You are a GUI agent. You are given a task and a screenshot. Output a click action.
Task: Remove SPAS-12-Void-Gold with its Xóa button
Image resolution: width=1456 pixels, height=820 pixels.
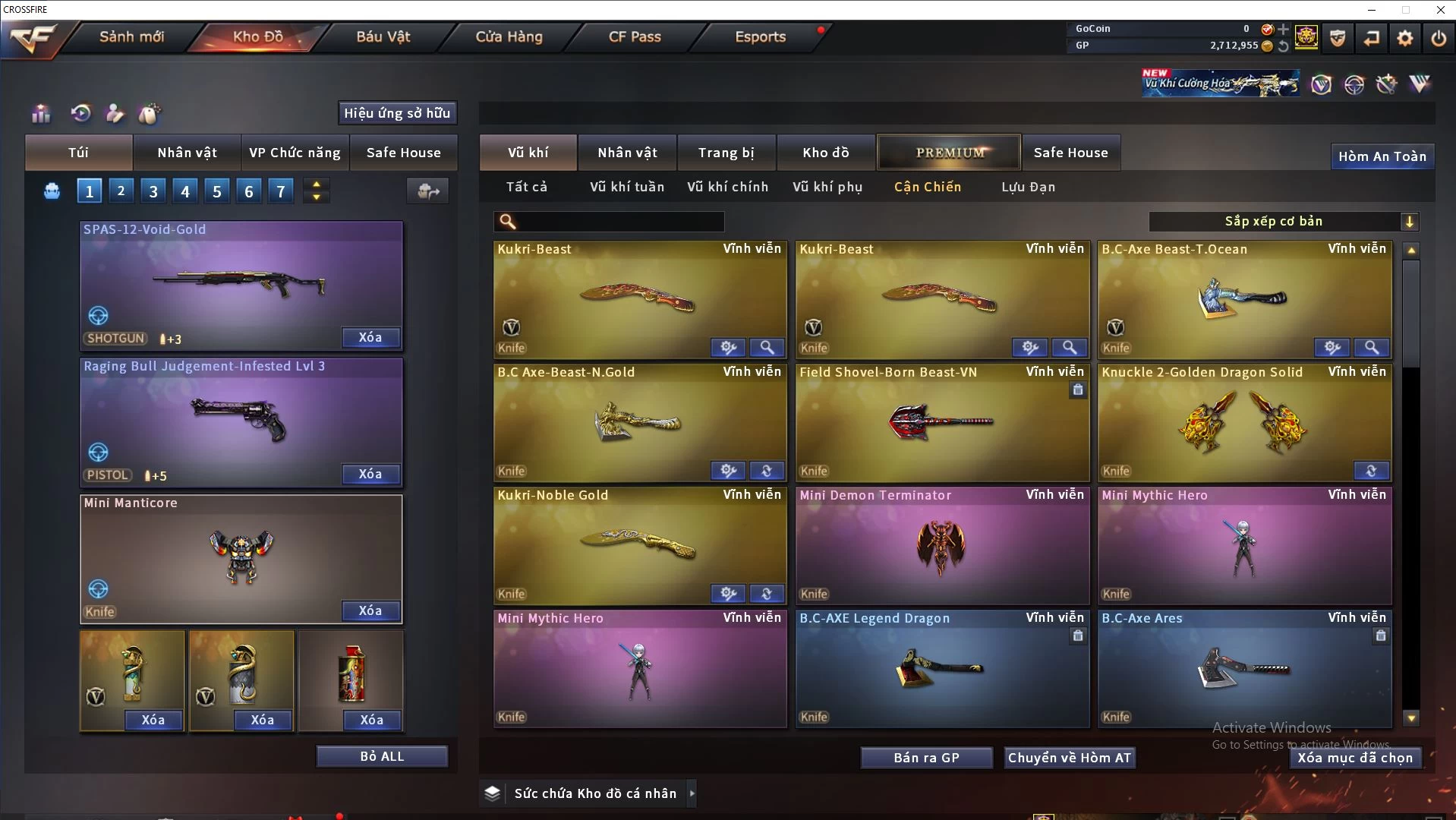tap(370, 337)
